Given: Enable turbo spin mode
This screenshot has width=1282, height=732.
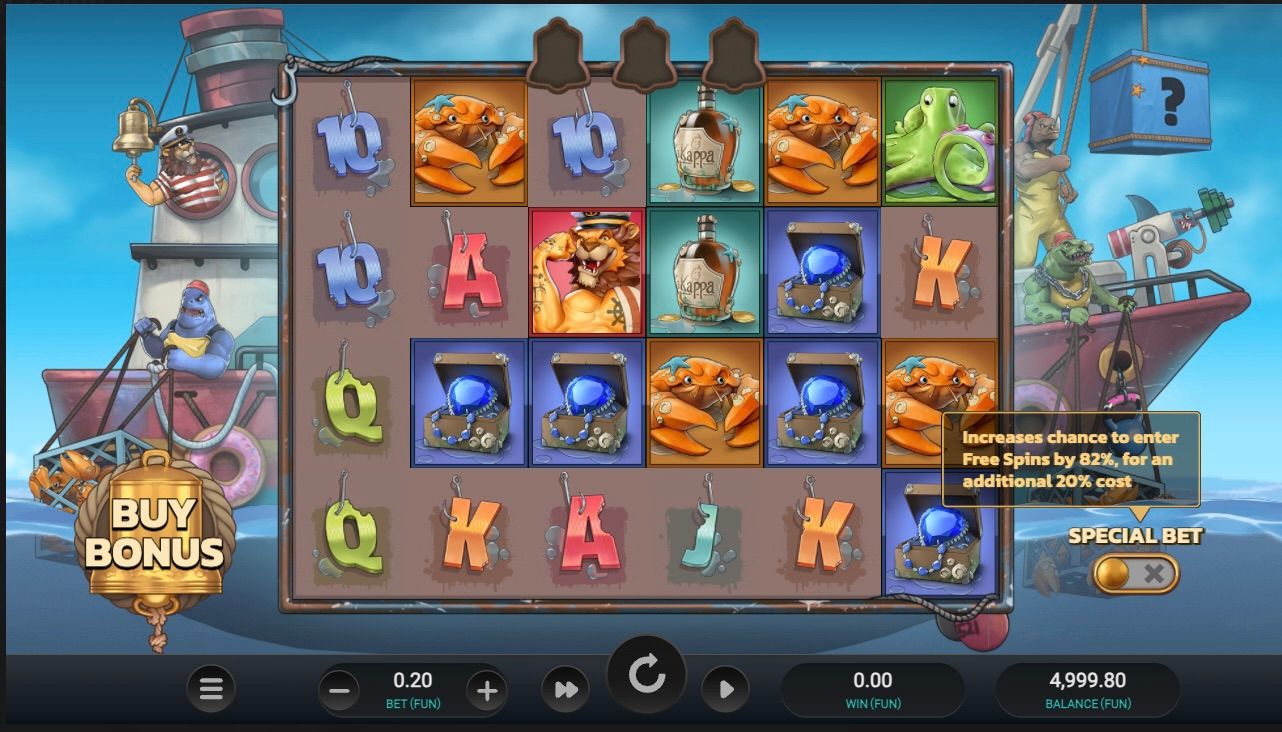Looking at the screenshot, I should (x=566, y=689).
